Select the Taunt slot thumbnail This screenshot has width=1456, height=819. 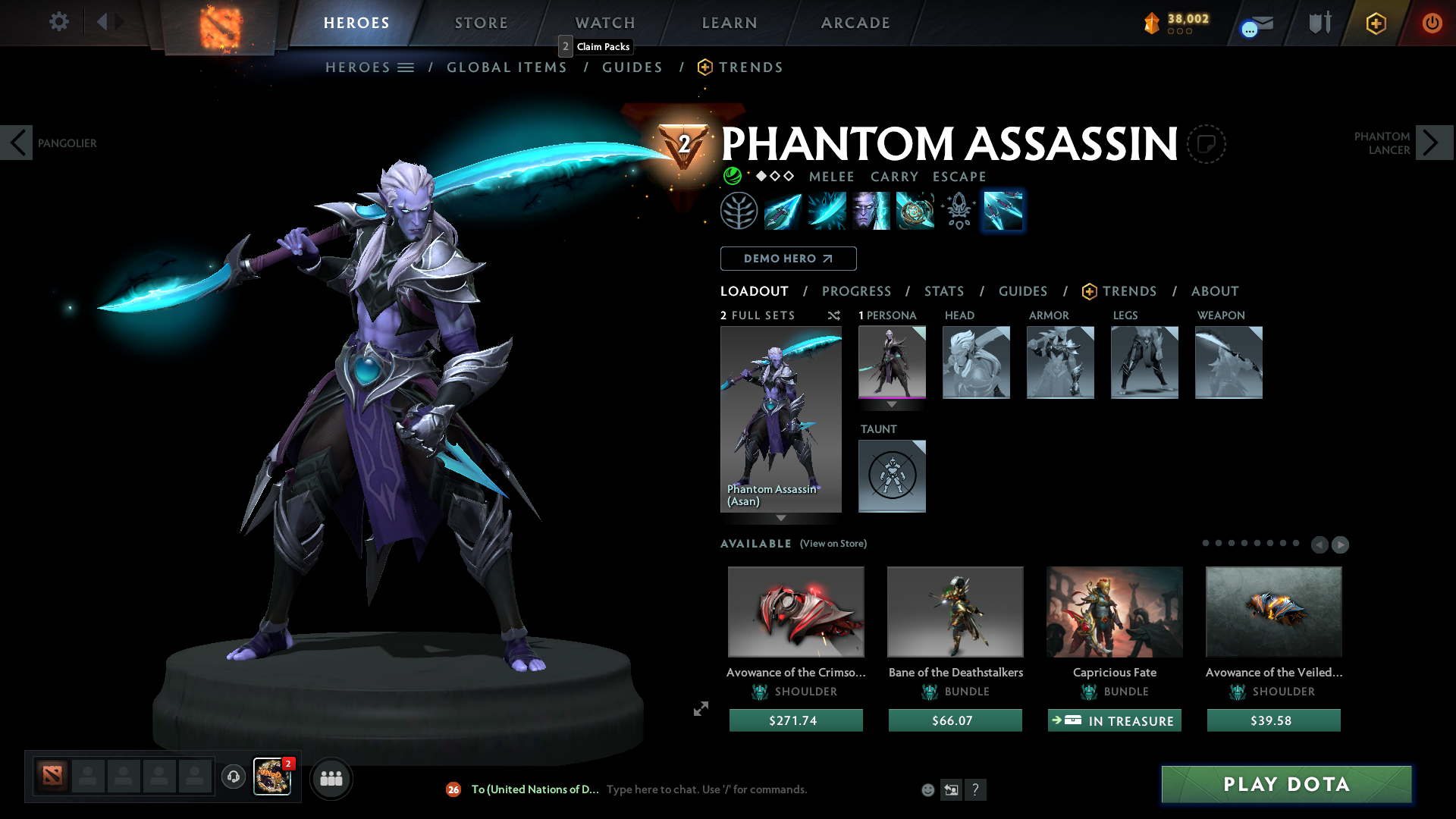[x=892, y=476]
